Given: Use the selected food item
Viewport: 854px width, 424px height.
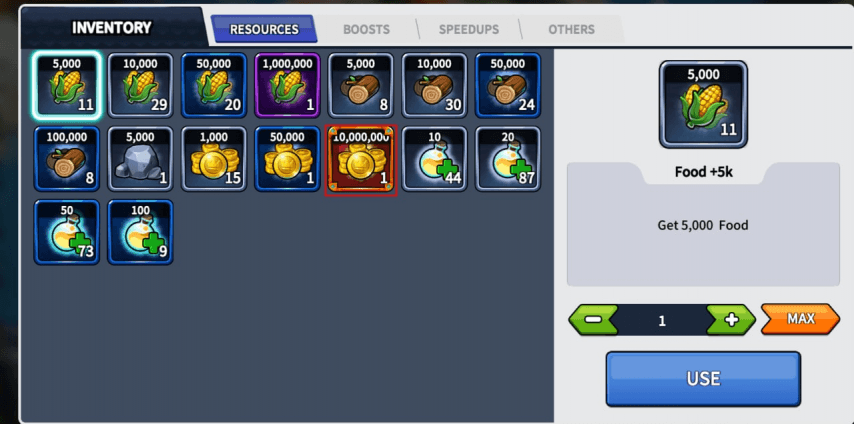Looking at the screenshot, I should [x=703, y=379].
